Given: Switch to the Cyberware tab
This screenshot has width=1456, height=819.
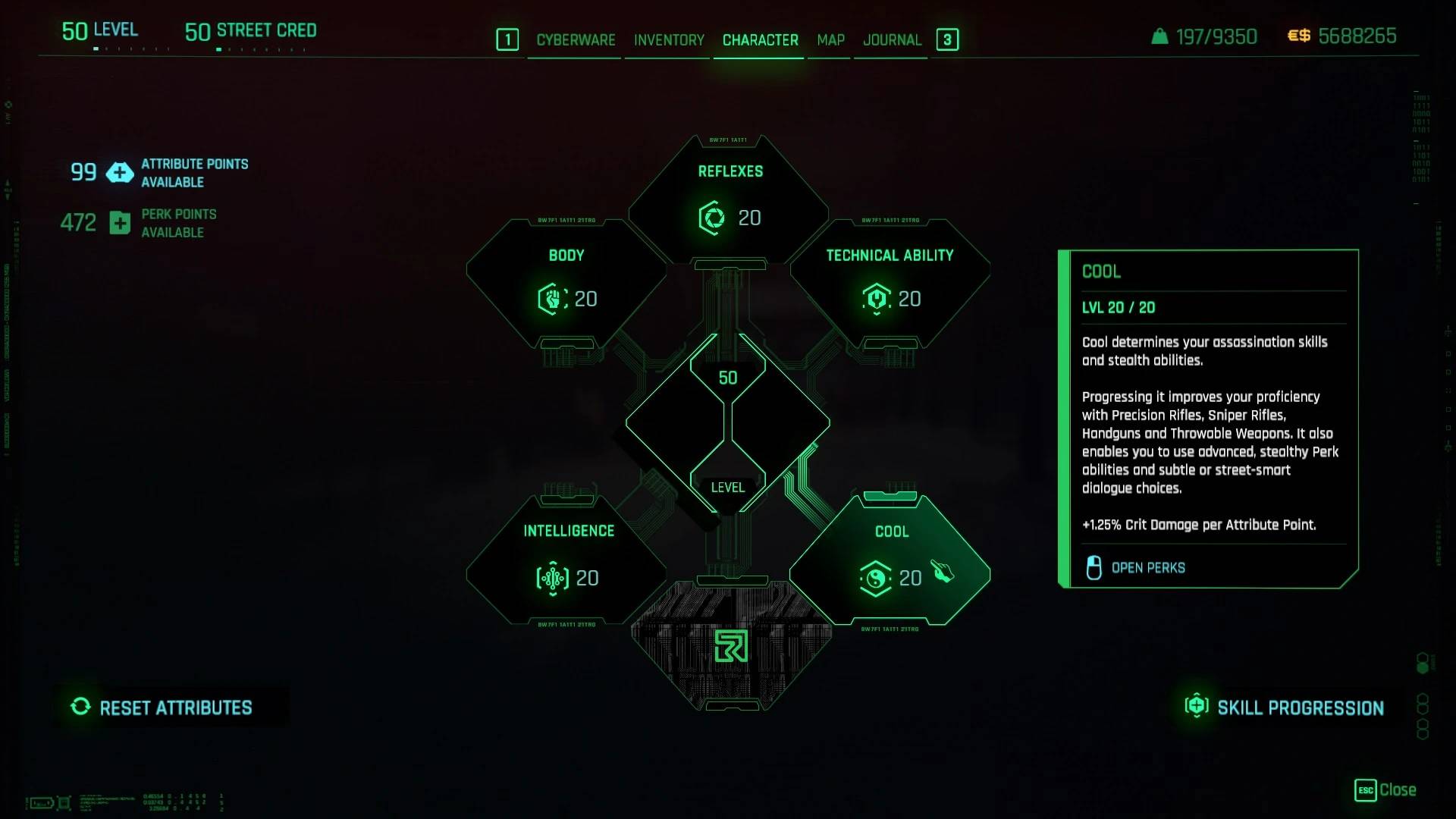Looking at the screenshot, I should pyautogui.click(x=576, y=40).
